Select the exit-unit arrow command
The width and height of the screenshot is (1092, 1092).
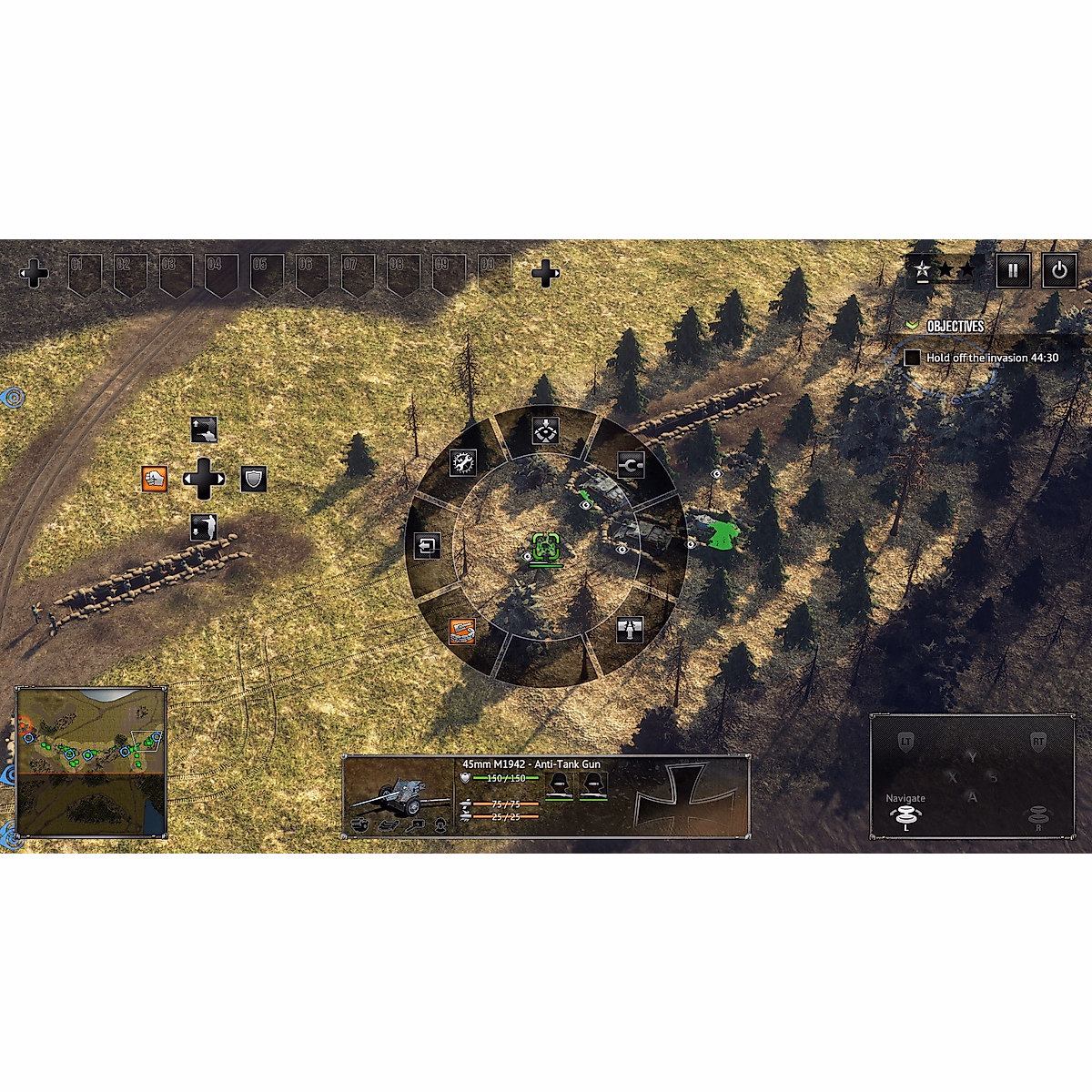pyautogui.click(x=427, y=545)
